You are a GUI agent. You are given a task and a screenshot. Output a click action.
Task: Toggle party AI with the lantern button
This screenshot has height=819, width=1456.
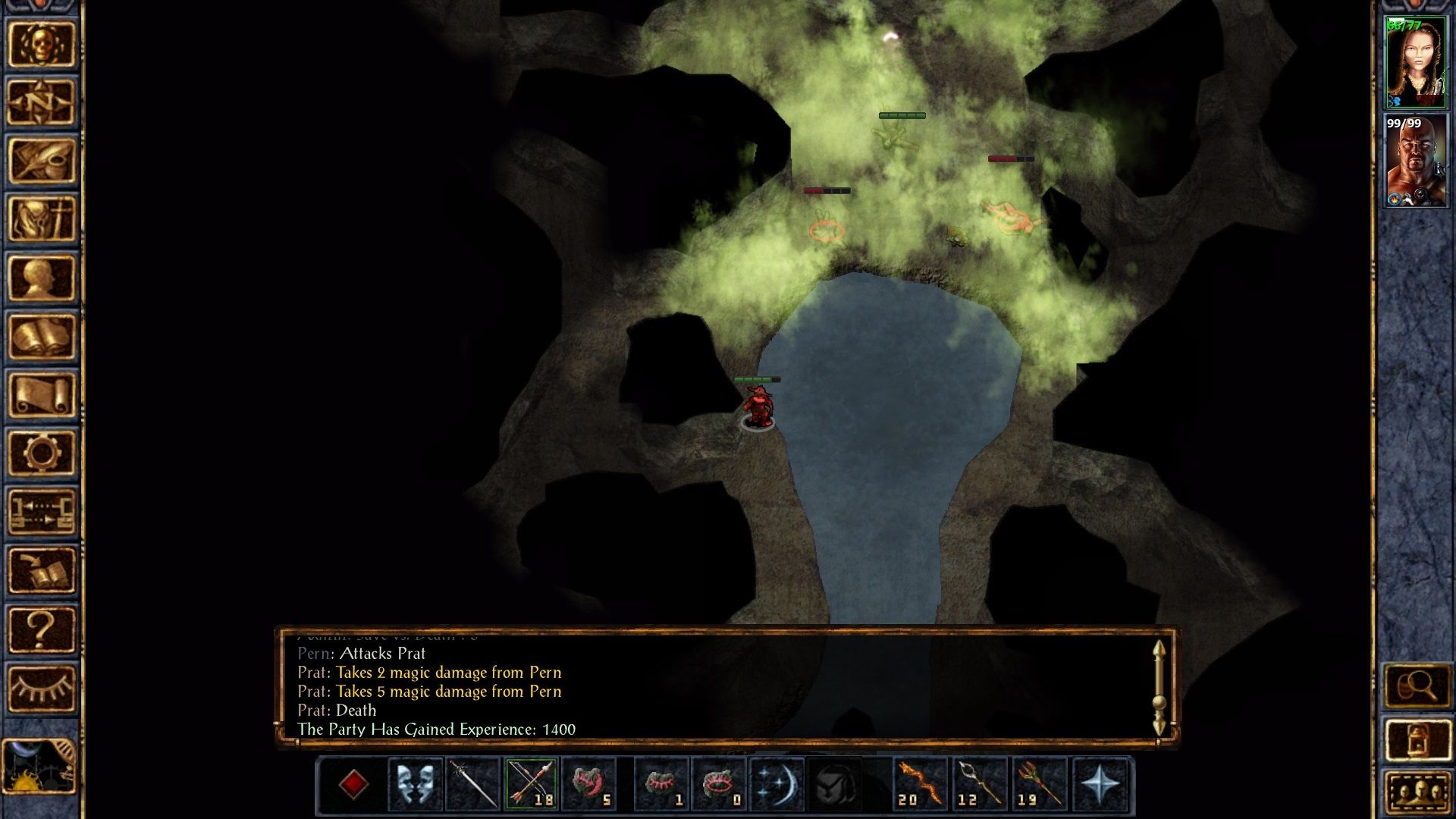[x=1417, y=741]
